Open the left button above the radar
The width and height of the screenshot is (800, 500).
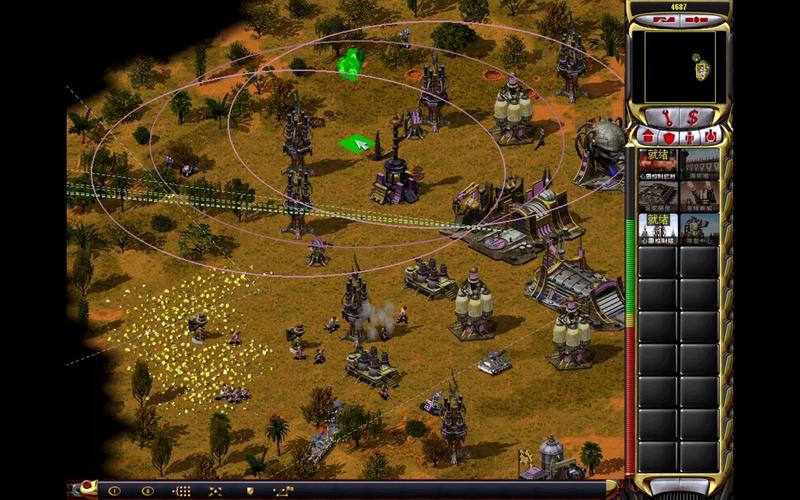coord(666,19)
